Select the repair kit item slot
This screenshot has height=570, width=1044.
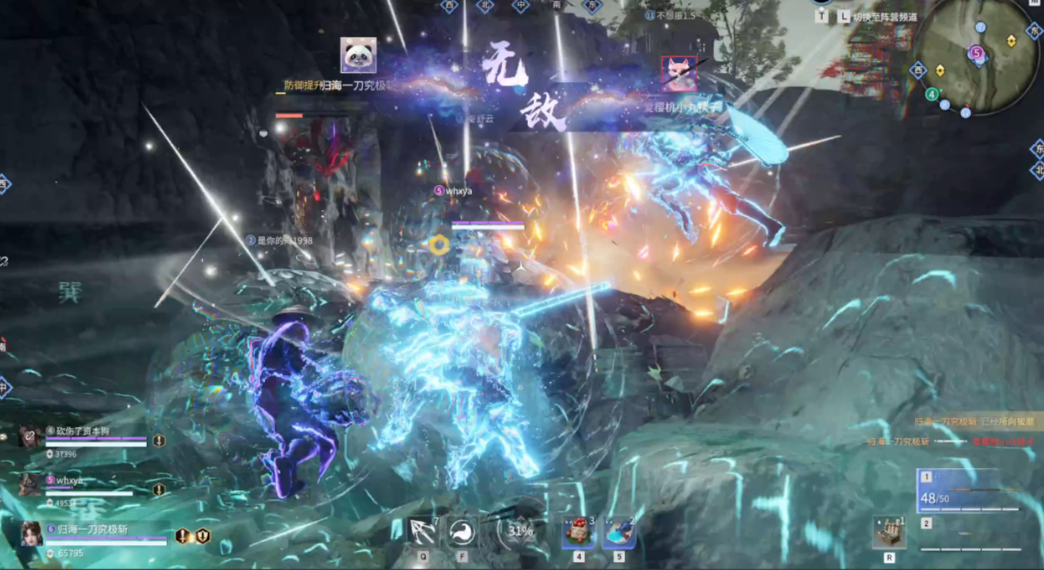[889, 532]
